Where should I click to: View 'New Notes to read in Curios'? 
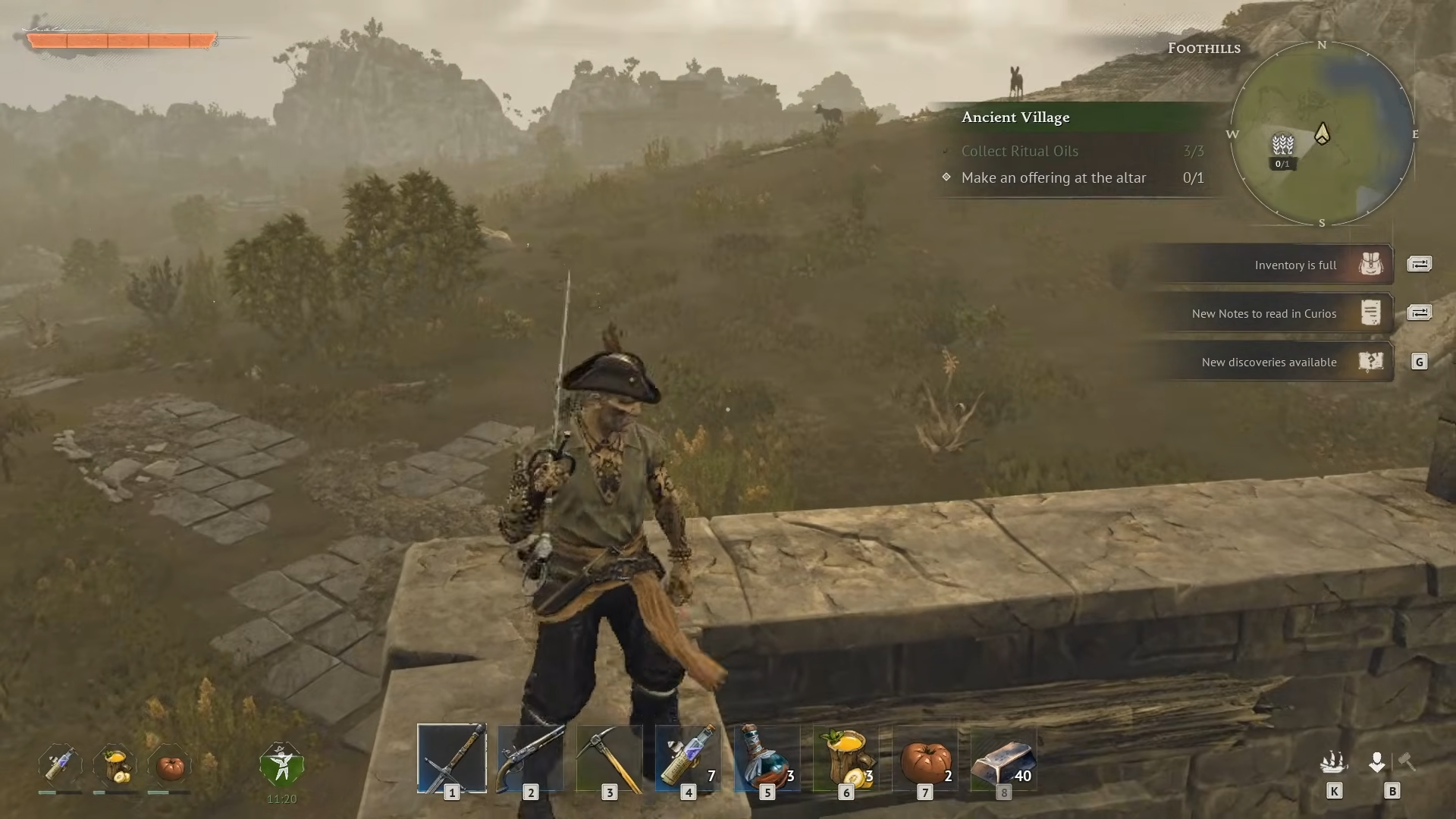pyautogui.click(x=1264, y=314)
